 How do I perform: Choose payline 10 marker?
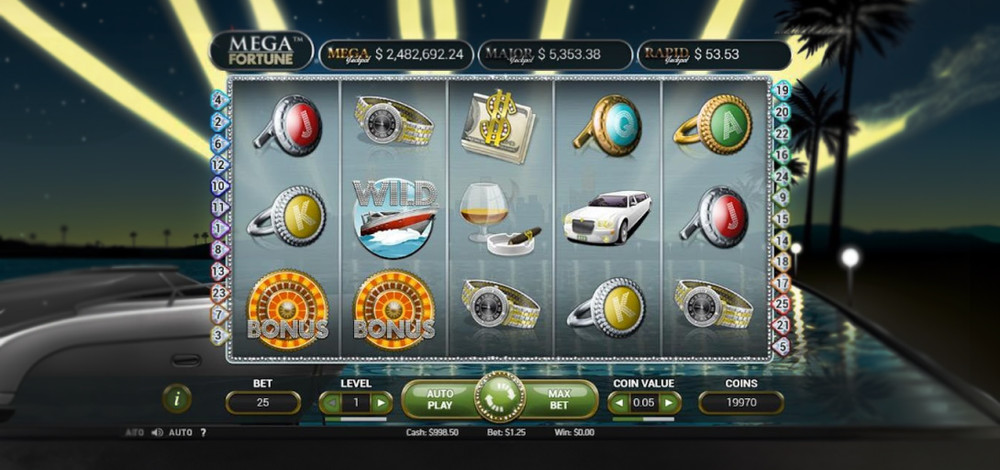coord(219,186)
